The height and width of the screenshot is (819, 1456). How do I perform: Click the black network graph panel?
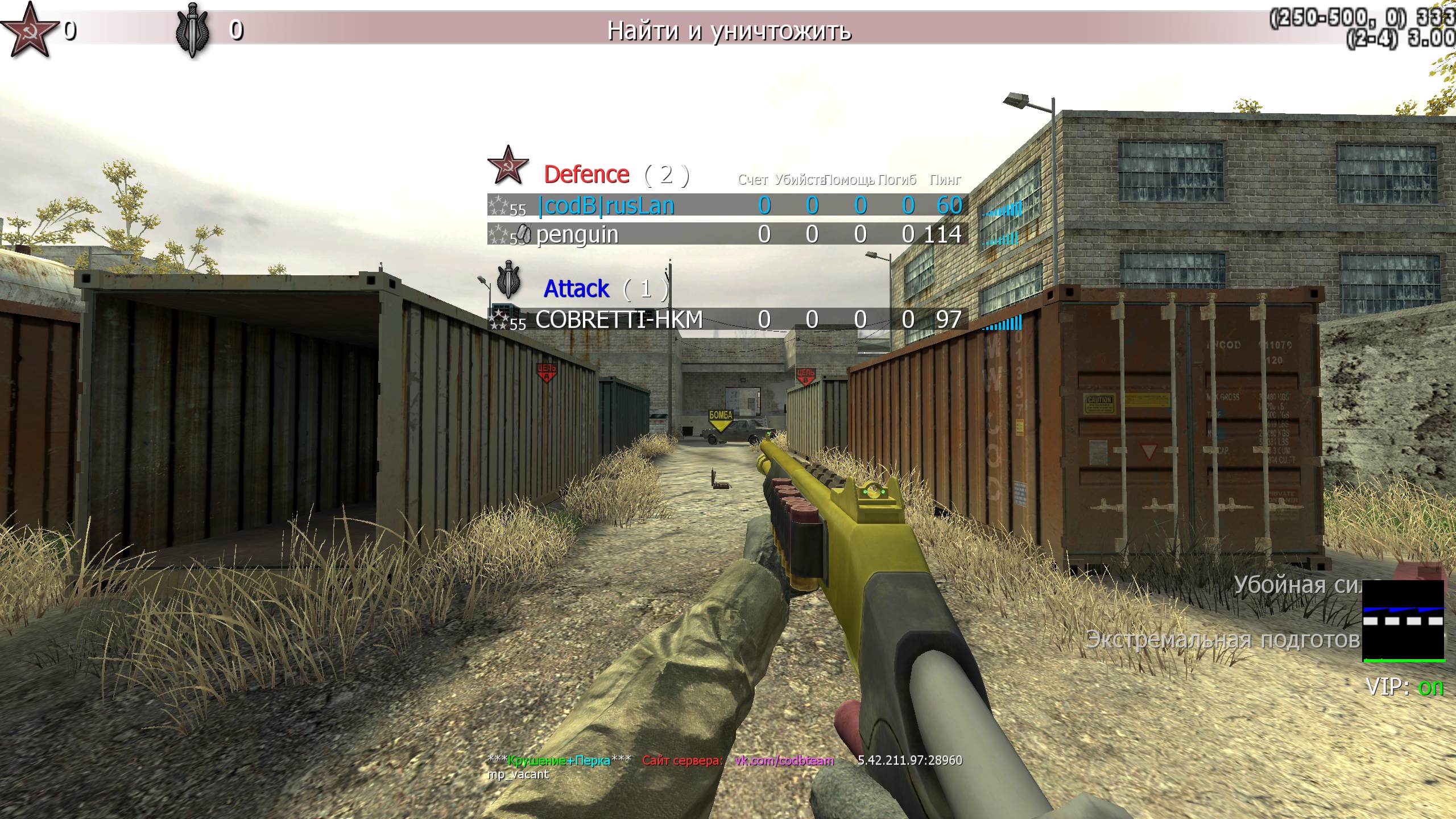(1403, 621)
